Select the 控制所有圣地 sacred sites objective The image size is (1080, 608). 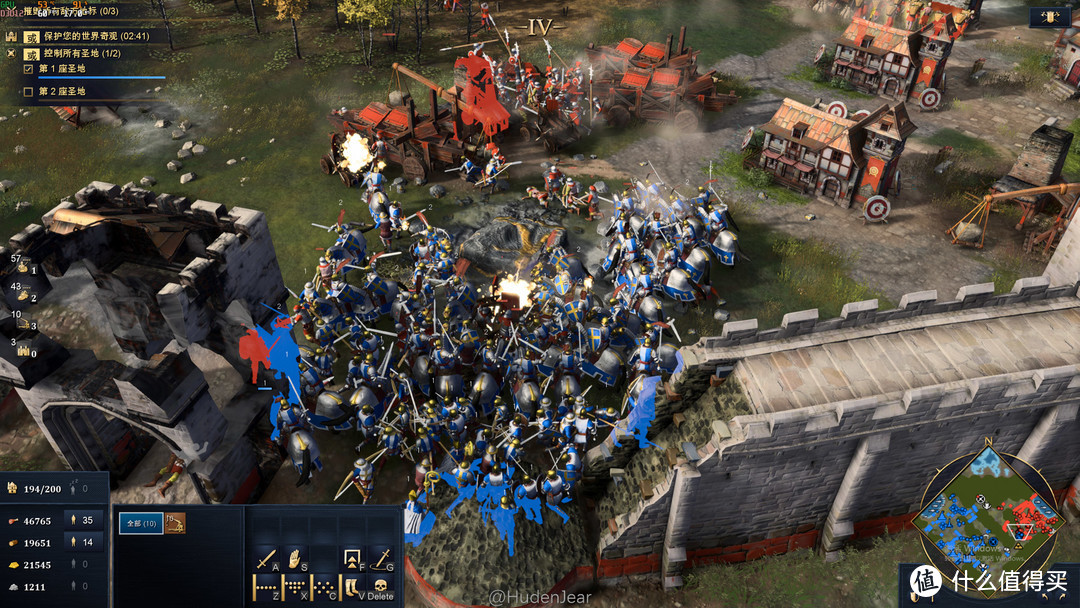coord(86,53)
